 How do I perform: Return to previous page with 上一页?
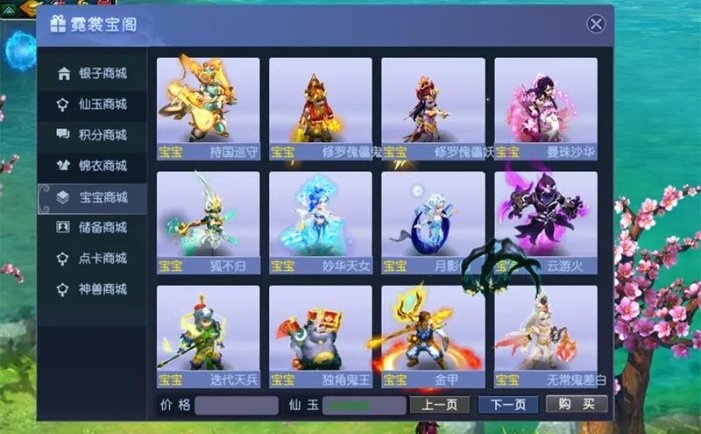439,405
